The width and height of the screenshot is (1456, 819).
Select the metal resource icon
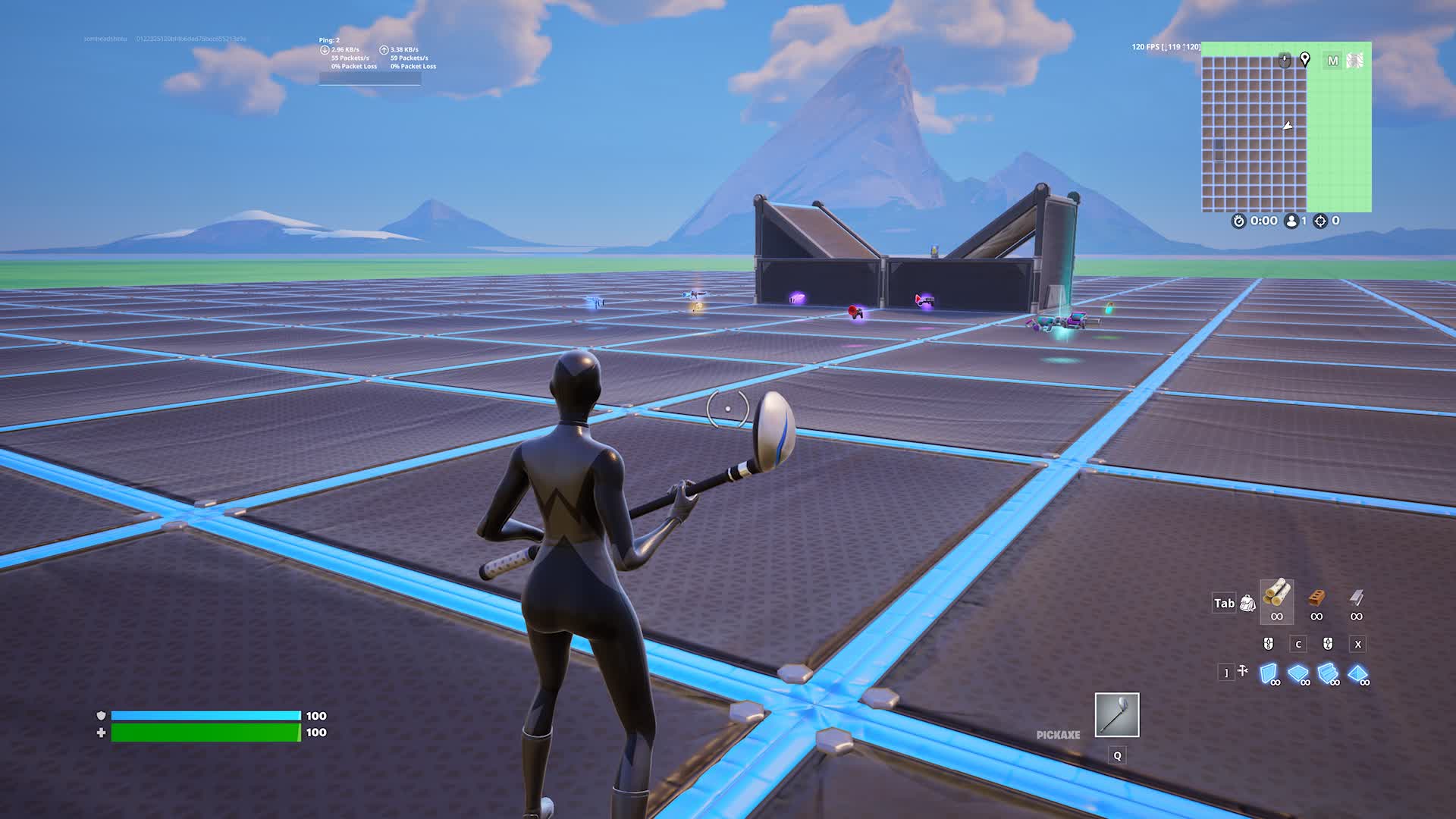(x=1357, y=598)
